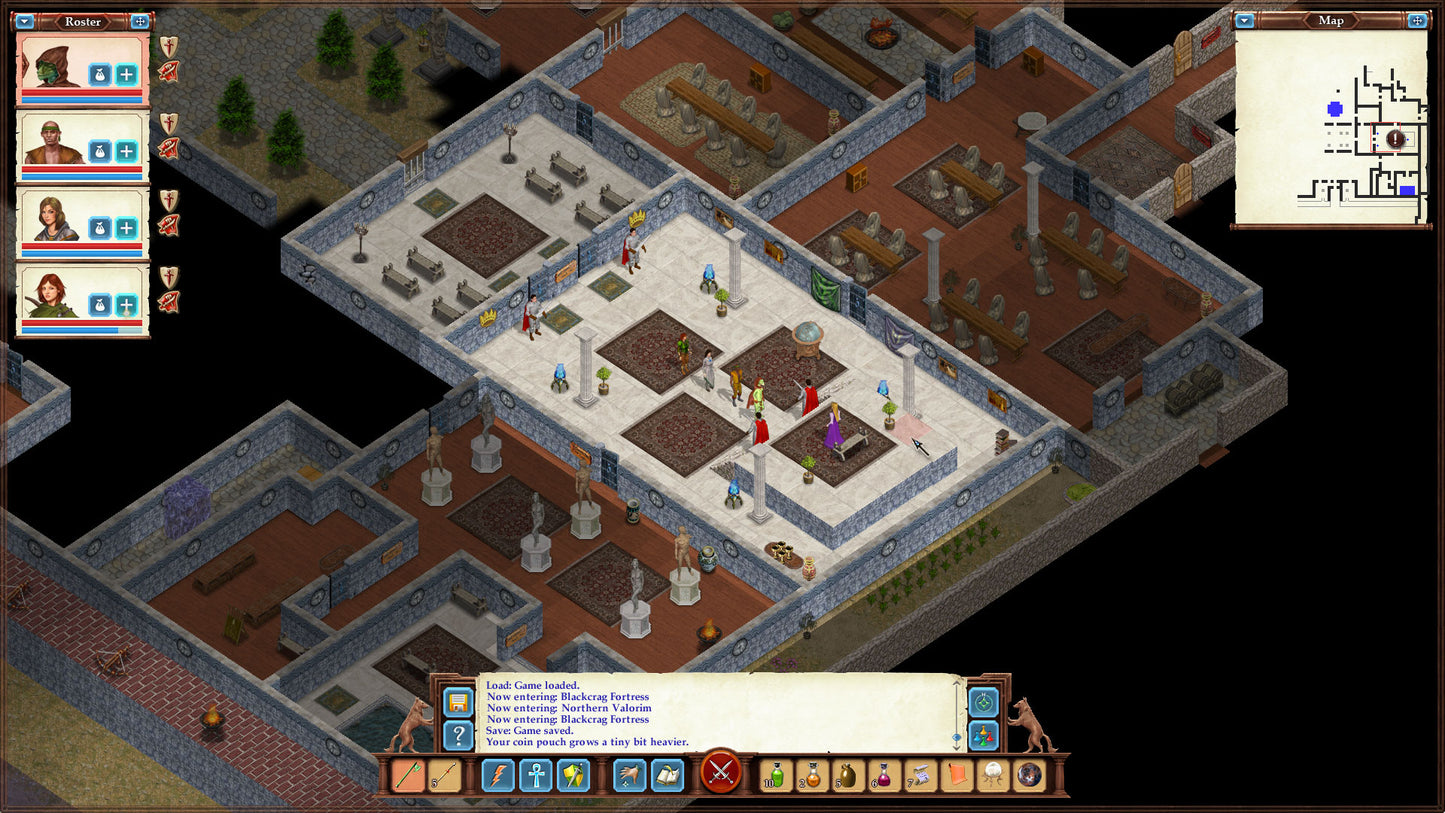The width and height of the screenshot is (1445, 813).
Task: Select the lightning bolt mage spells icon
Action: click(x=499, y=774)
